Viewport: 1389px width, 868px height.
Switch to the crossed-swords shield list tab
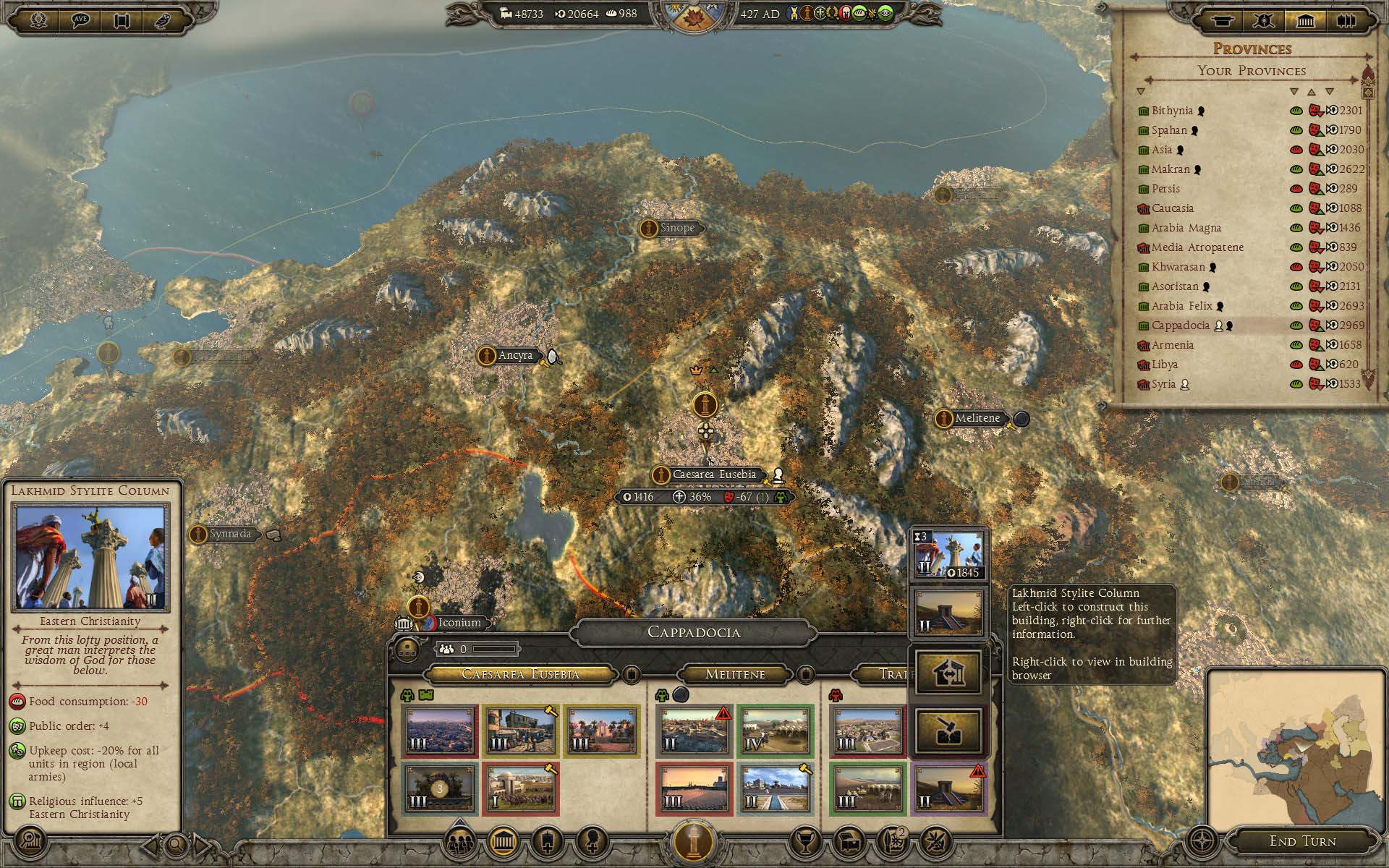[1264, 21]
